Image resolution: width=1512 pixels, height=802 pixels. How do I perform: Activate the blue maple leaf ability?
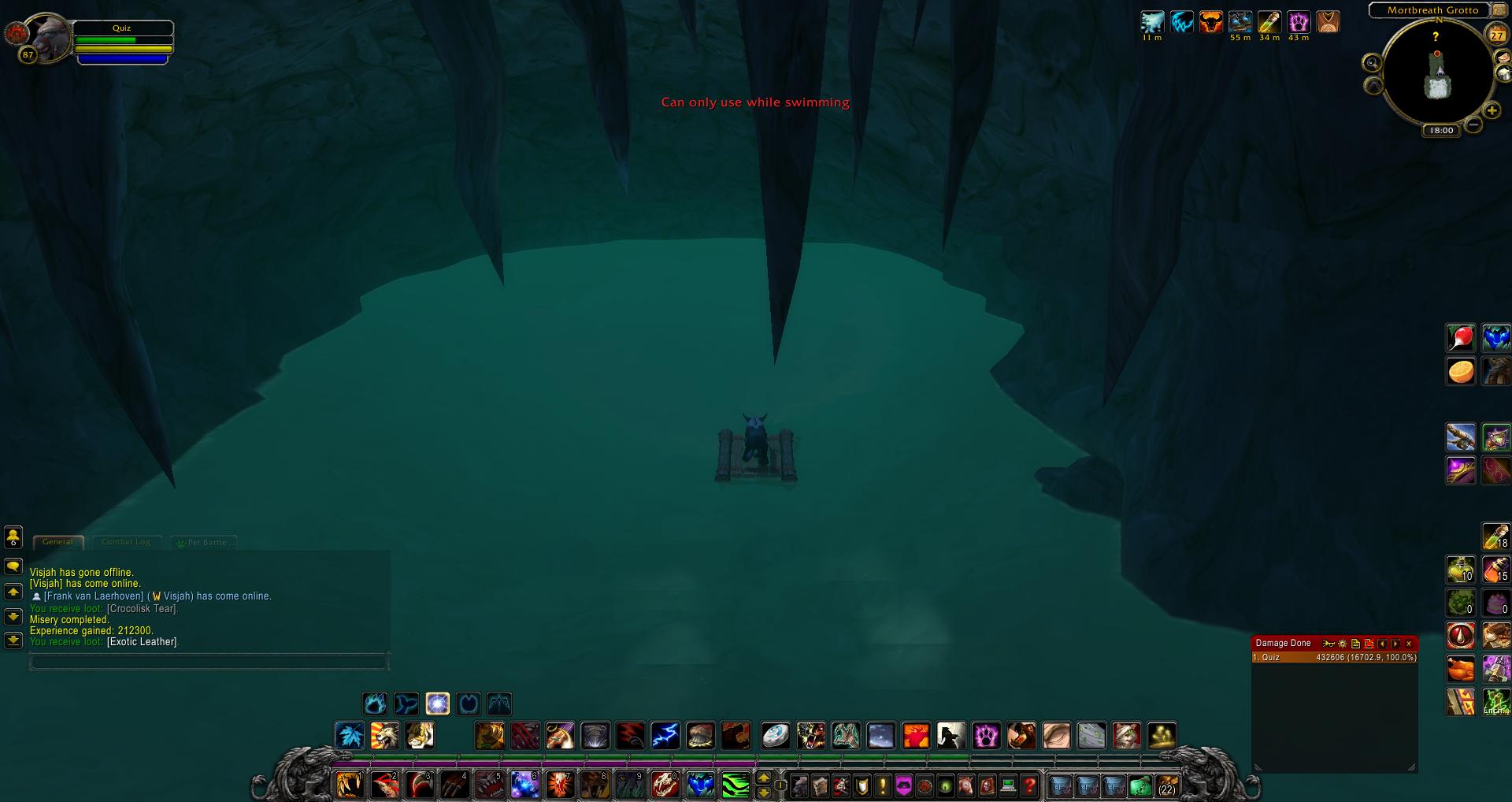point(350,736)
